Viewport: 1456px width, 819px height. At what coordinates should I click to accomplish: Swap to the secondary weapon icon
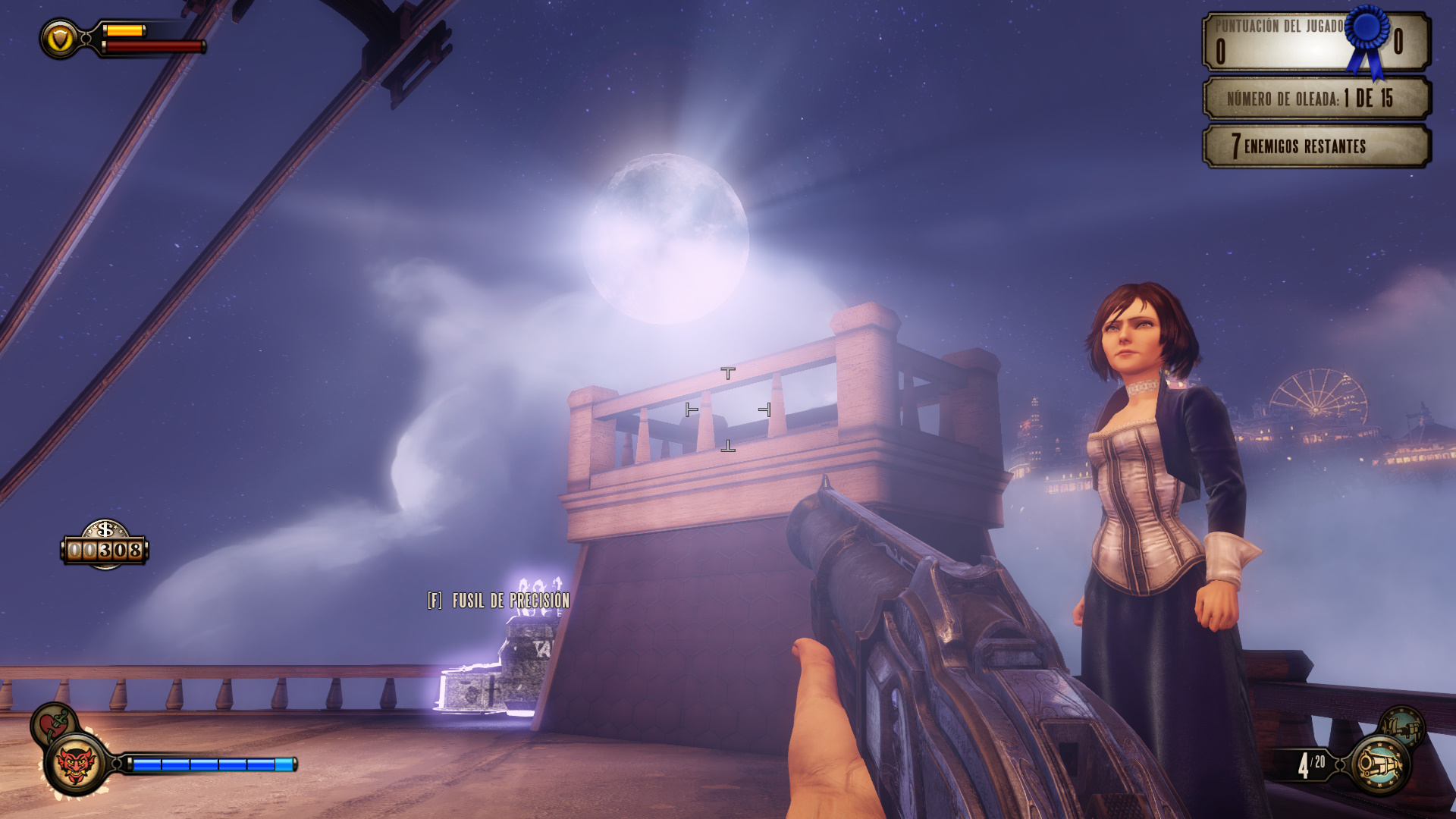[x=1401, y=727]
